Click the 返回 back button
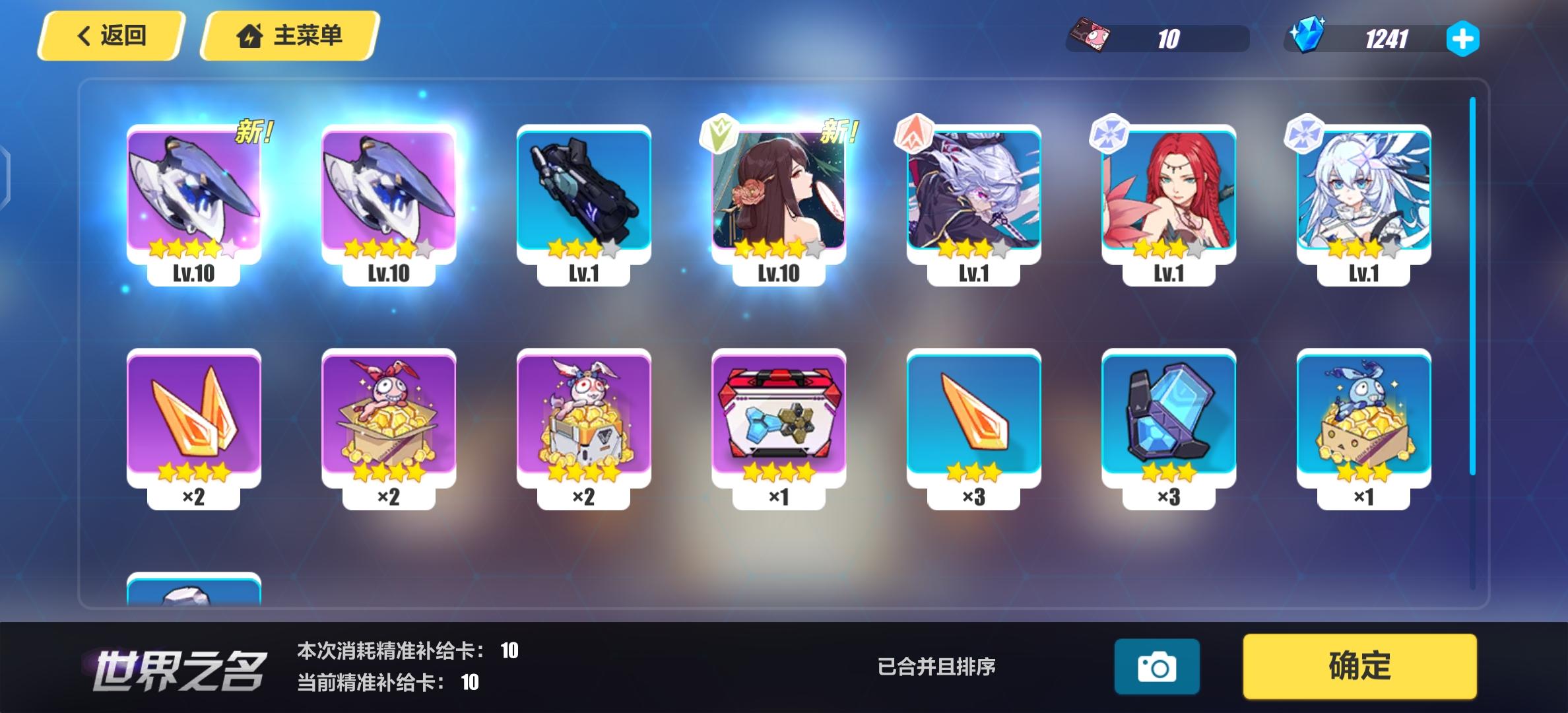 pyautogui.click(x=112, y=36)
